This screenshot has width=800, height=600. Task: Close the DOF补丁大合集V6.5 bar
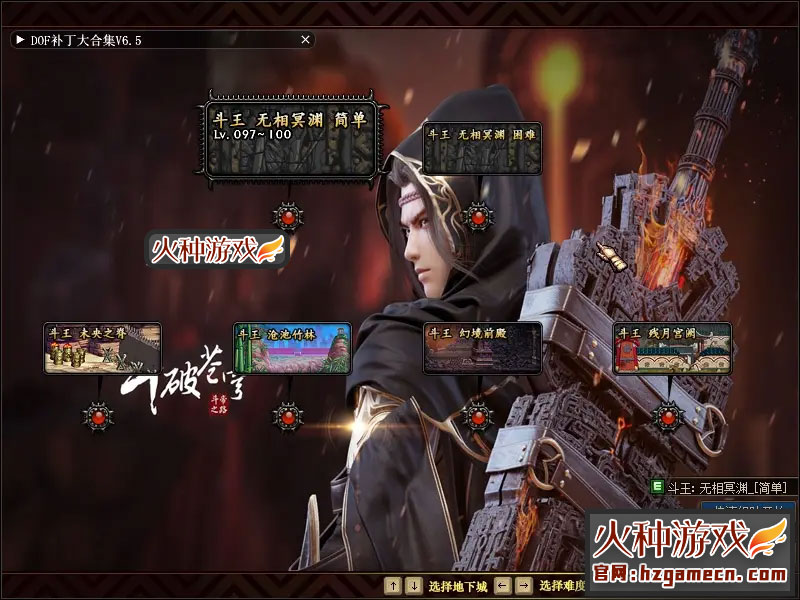(305, 40)
